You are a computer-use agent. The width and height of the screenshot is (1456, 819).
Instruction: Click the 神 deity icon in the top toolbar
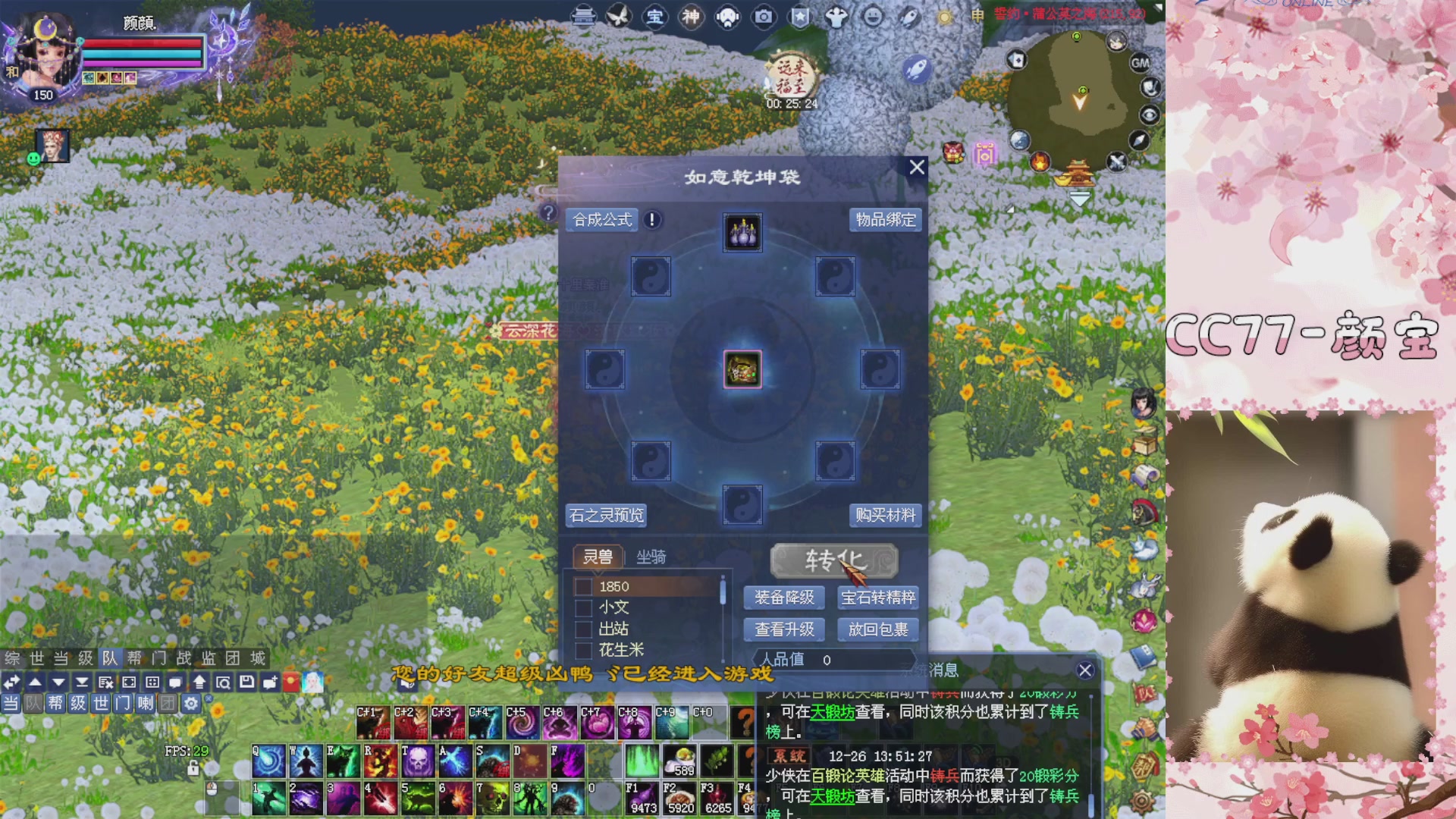pyautogui.click(x=689, y=17)
